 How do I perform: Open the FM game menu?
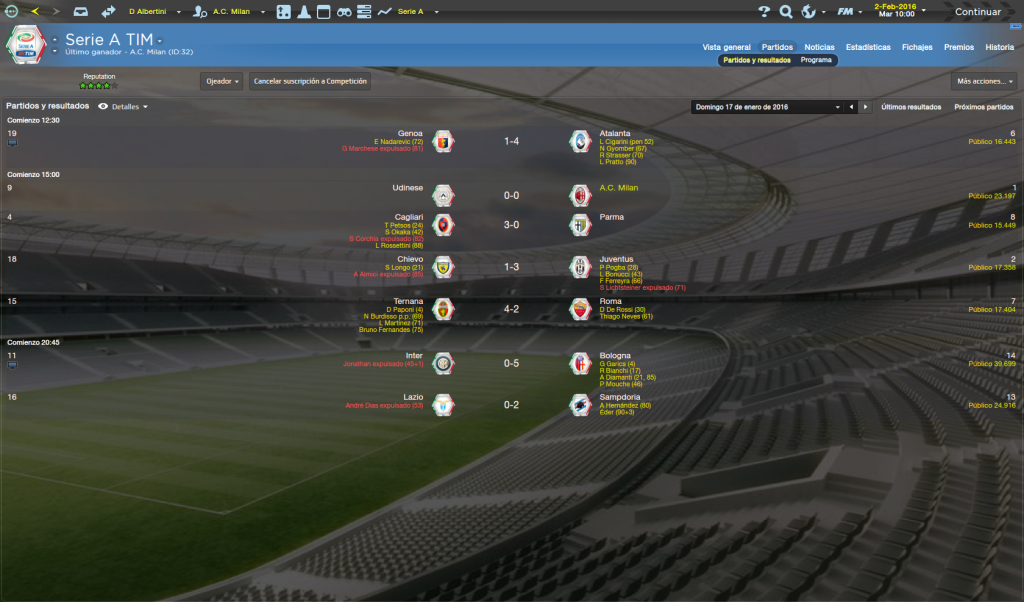(x=848, y=12)
